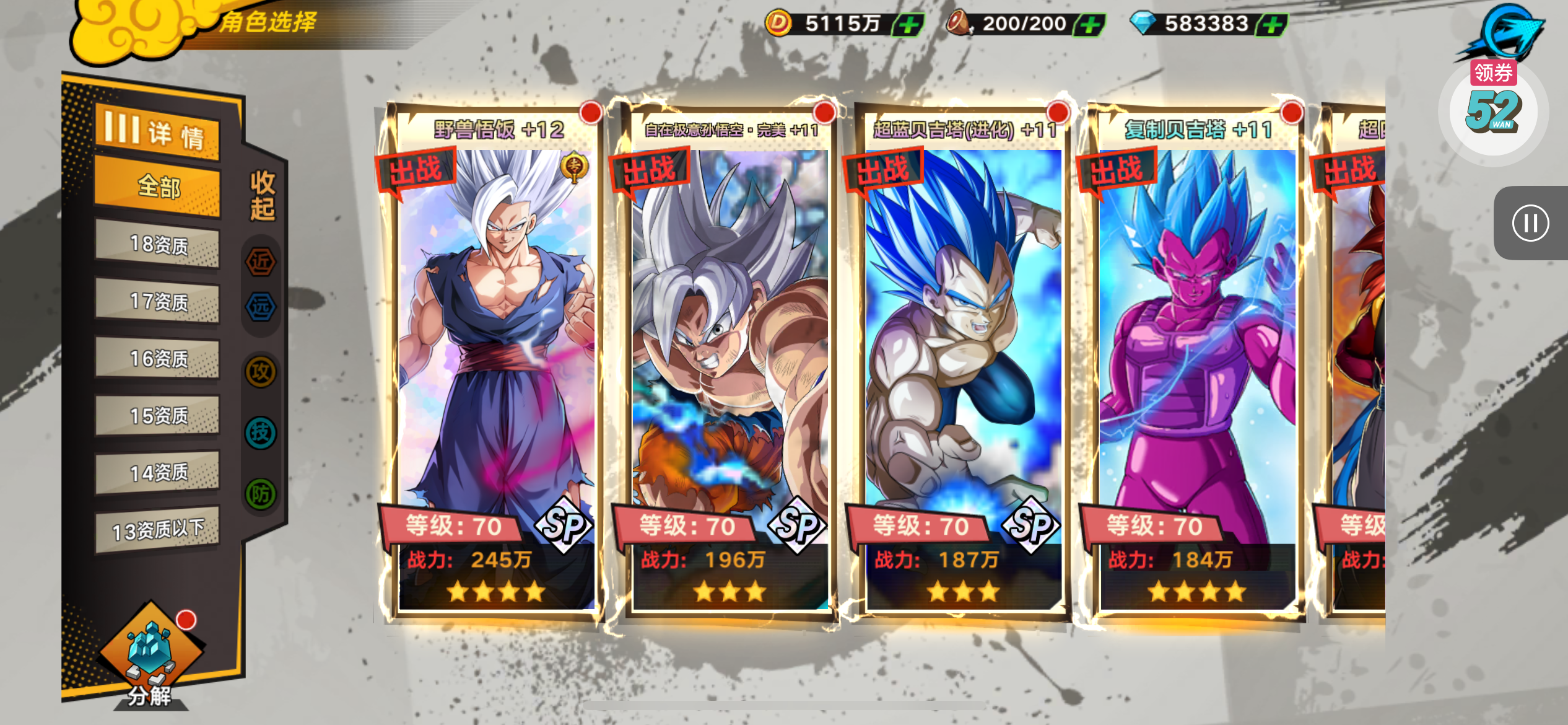
Task: Toggle the 防 defense type filter
Action: [261, 494]
